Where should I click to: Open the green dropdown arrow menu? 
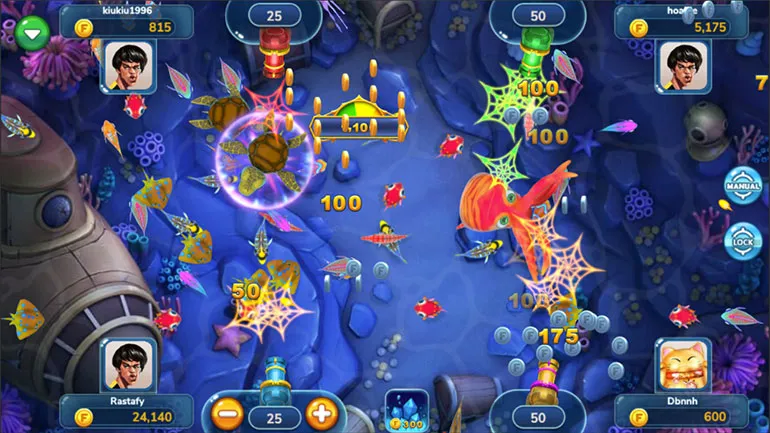(x=33, y=33)
